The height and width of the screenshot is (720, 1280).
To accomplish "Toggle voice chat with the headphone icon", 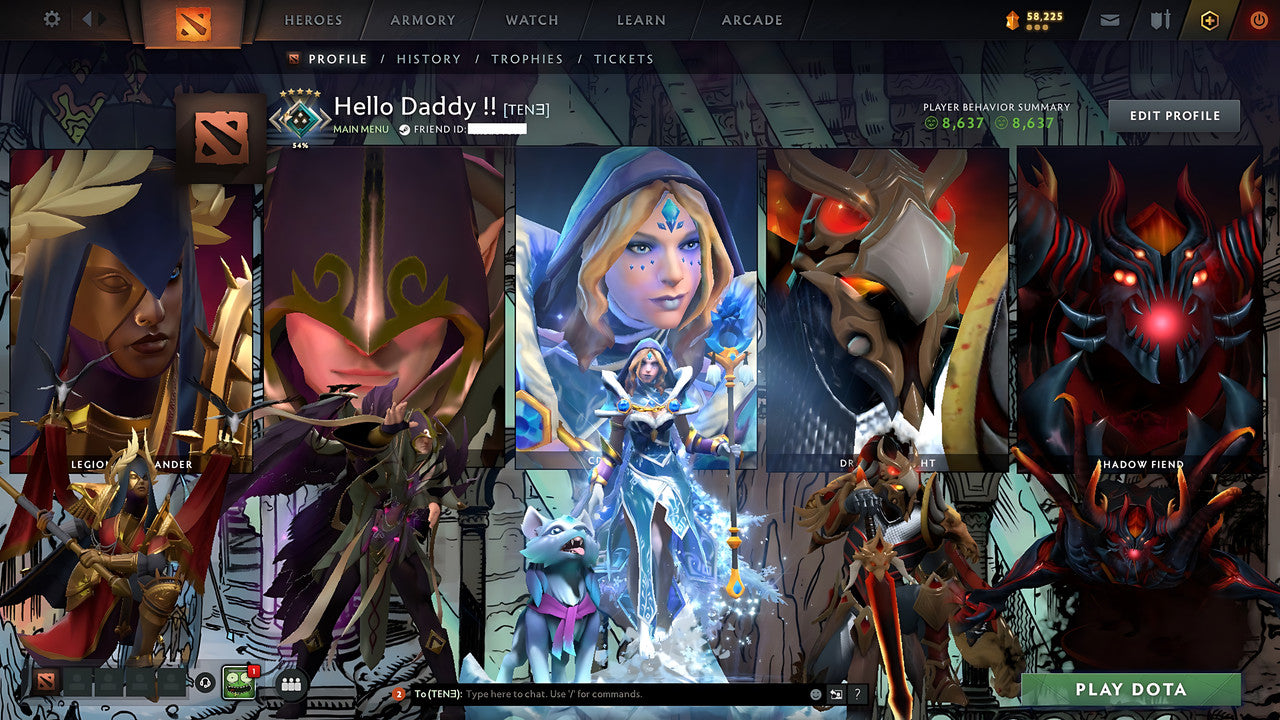I will click(206, 682).
